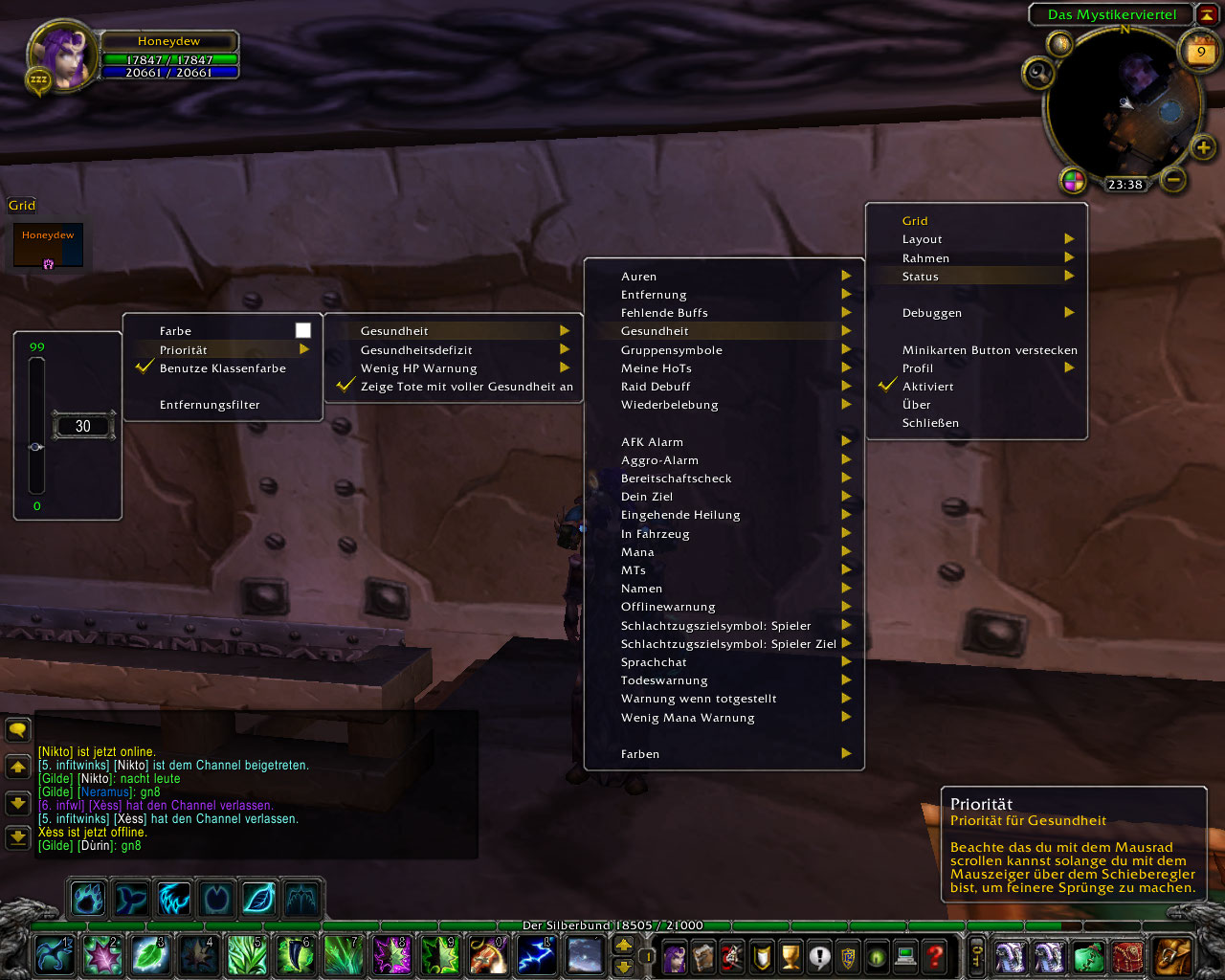Toggle the Benutze Klassenfarbe option
The height and width of the screenshot is (980, 1225).
point(222,368)
